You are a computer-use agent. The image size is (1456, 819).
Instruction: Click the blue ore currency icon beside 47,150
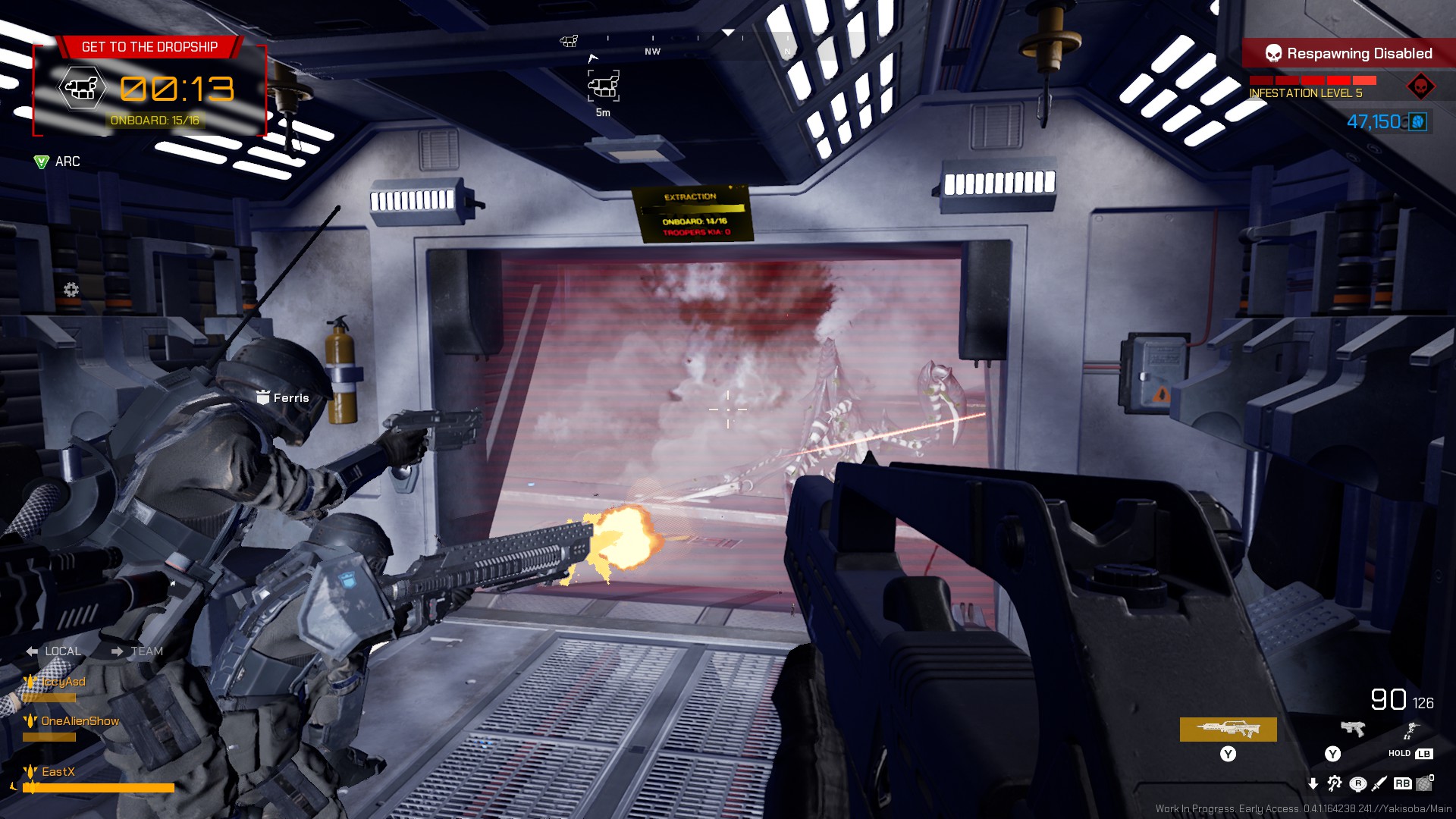tap(1419, 120)
